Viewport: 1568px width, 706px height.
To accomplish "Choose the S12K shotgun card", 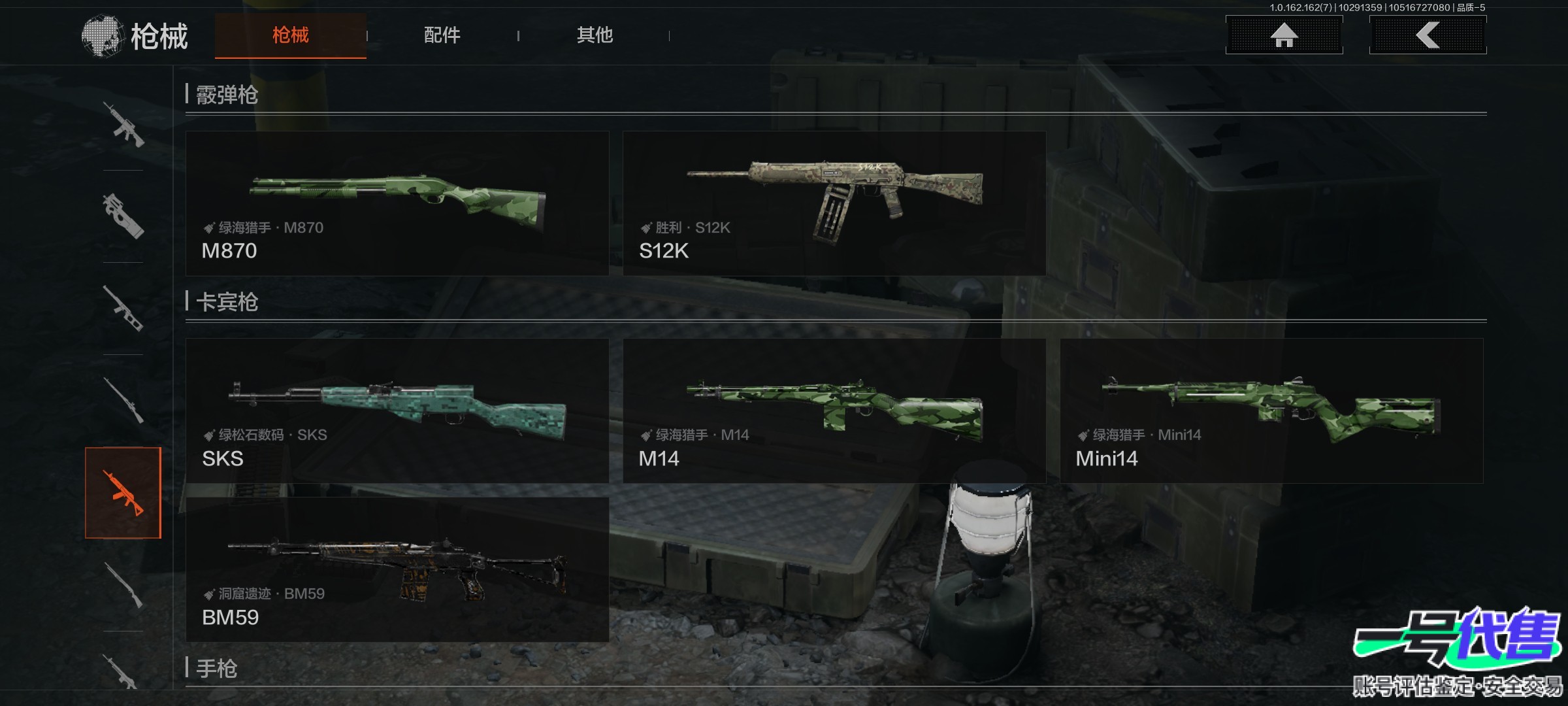I will (x=834, y=203).
